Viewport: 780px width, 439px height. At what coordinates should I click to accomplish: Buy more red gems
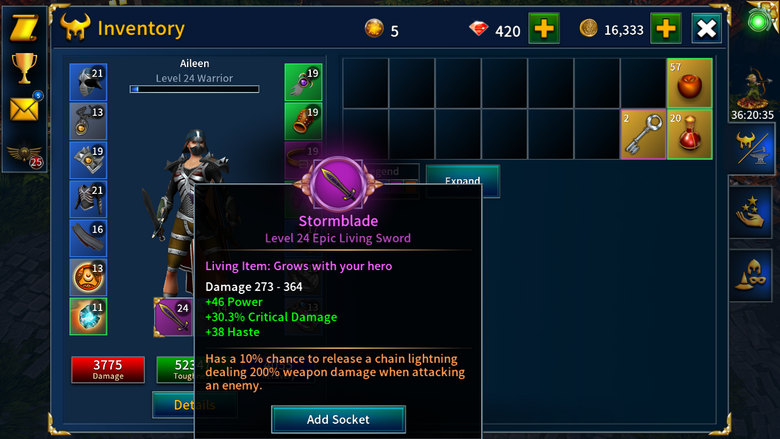pyautogui.click(x=543, y=28)
